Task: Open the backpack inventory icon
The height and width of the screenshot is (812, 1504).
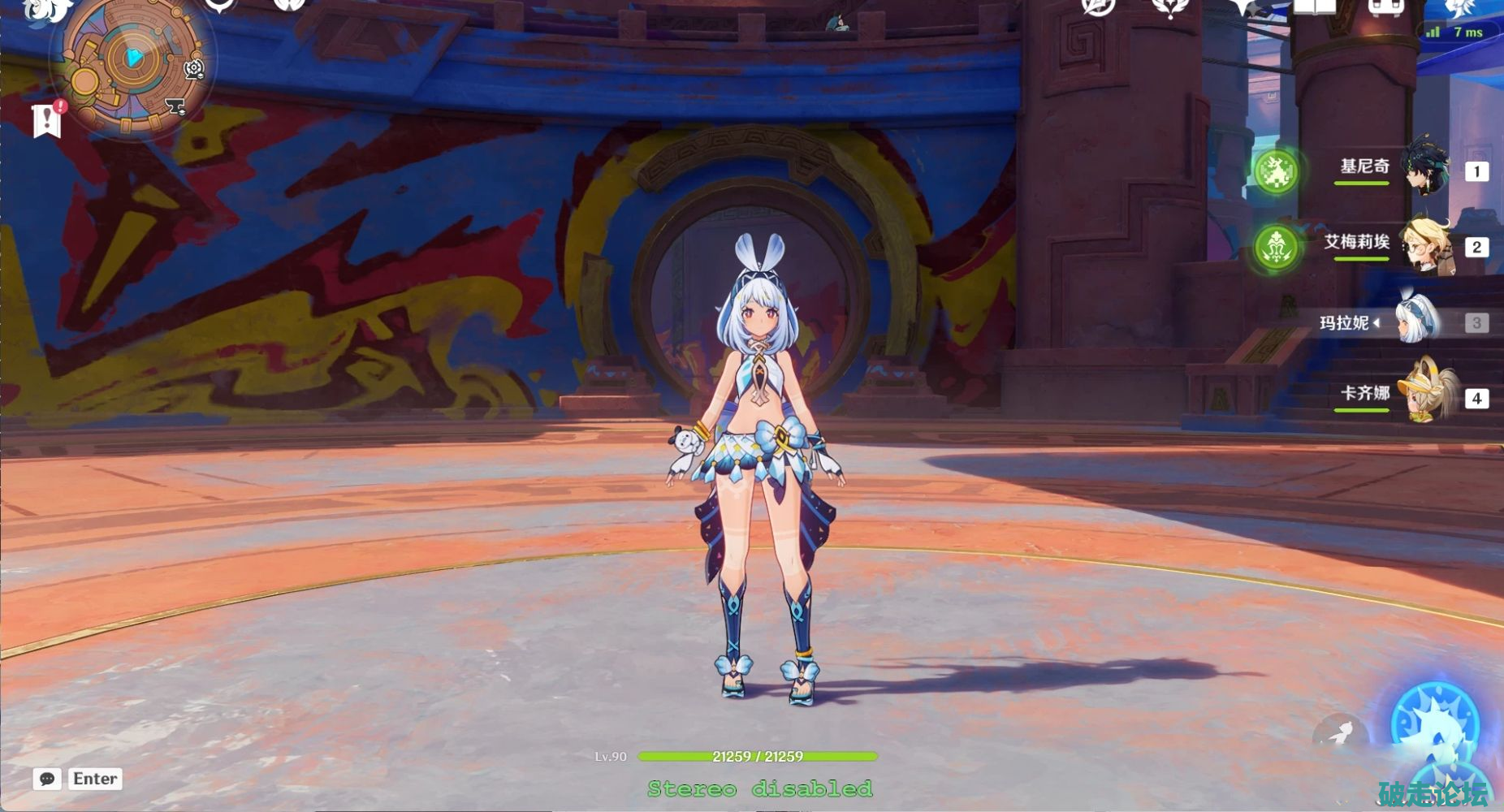Action: [x=1386, y=6]
